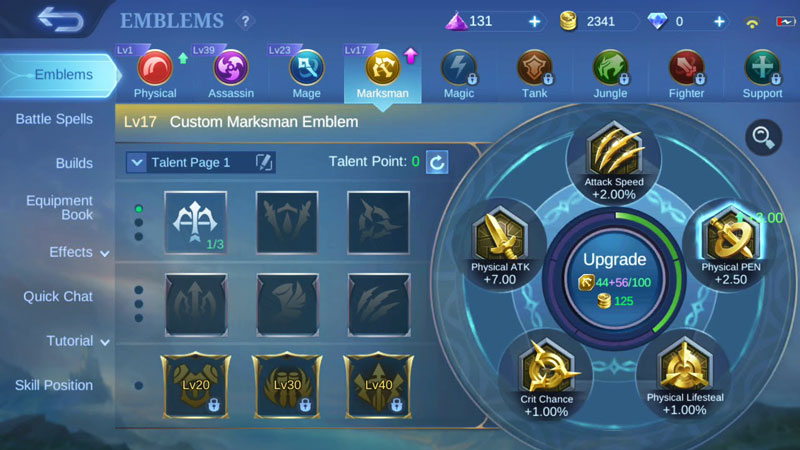Reset talent points with refresh button

click(437, 162)
